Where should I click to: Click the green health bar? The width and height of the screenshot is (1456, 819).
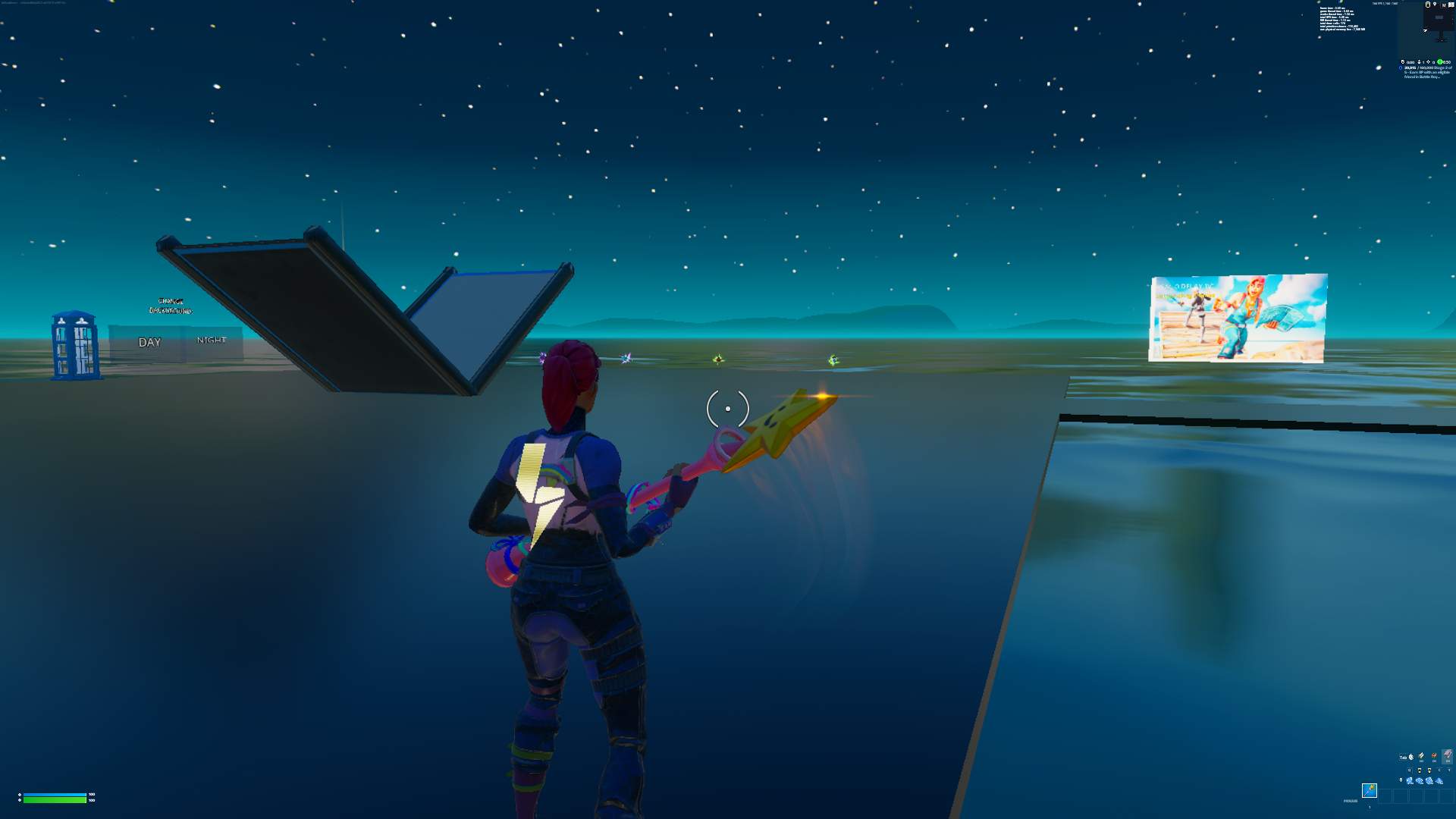tap(55, 800)
